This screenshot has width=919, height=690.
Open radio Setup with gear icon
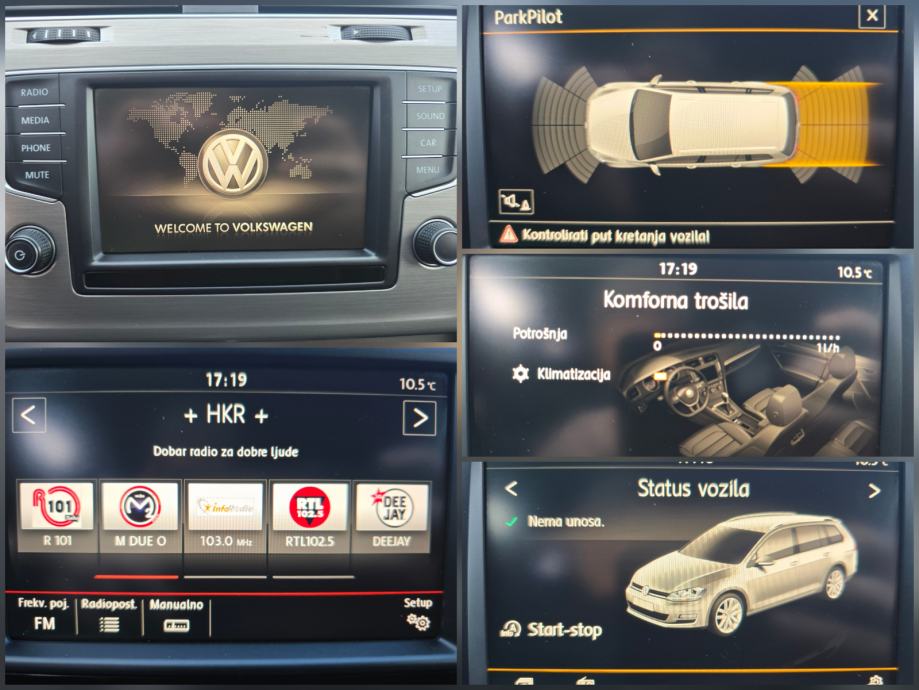click(x=418, y=615)
